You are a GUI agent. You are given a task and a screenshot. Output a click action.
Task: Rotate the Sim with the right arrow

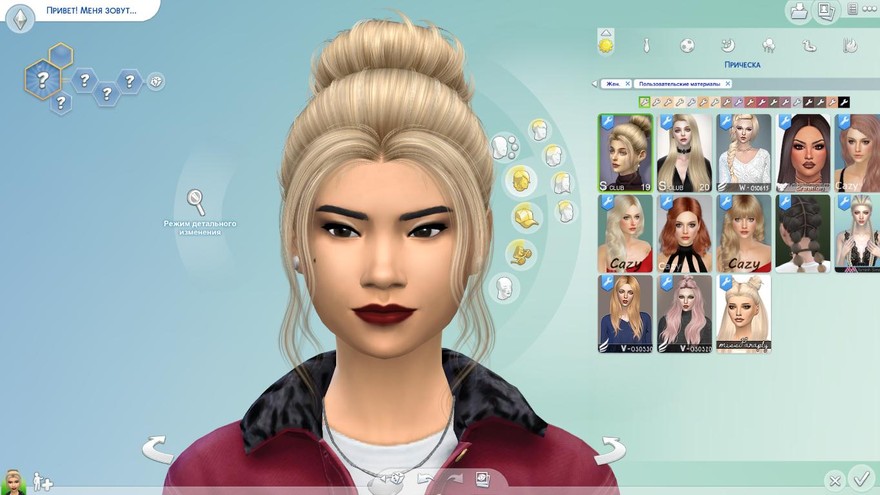tap(609, 450)
